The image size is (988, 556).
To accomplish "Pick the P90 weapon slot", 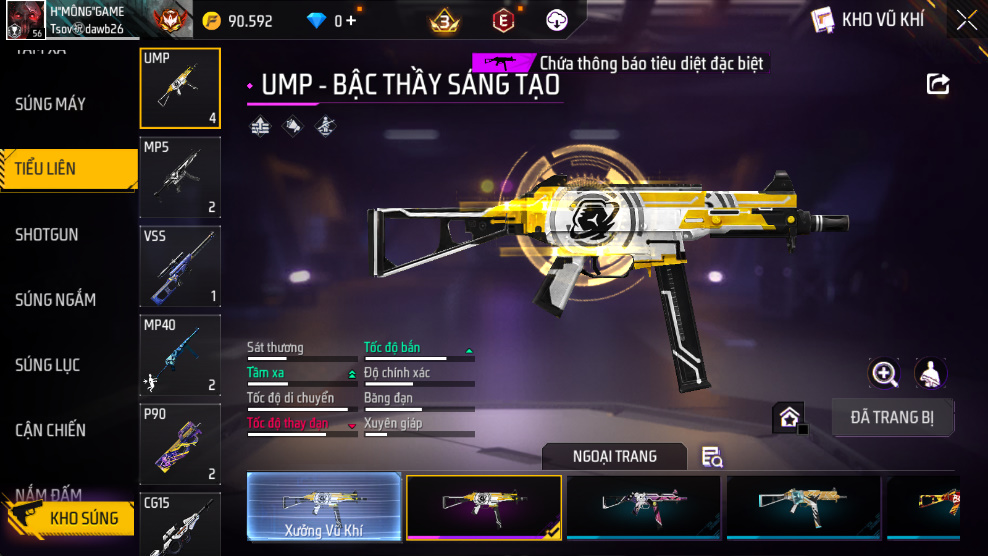I will pos(180,444).
